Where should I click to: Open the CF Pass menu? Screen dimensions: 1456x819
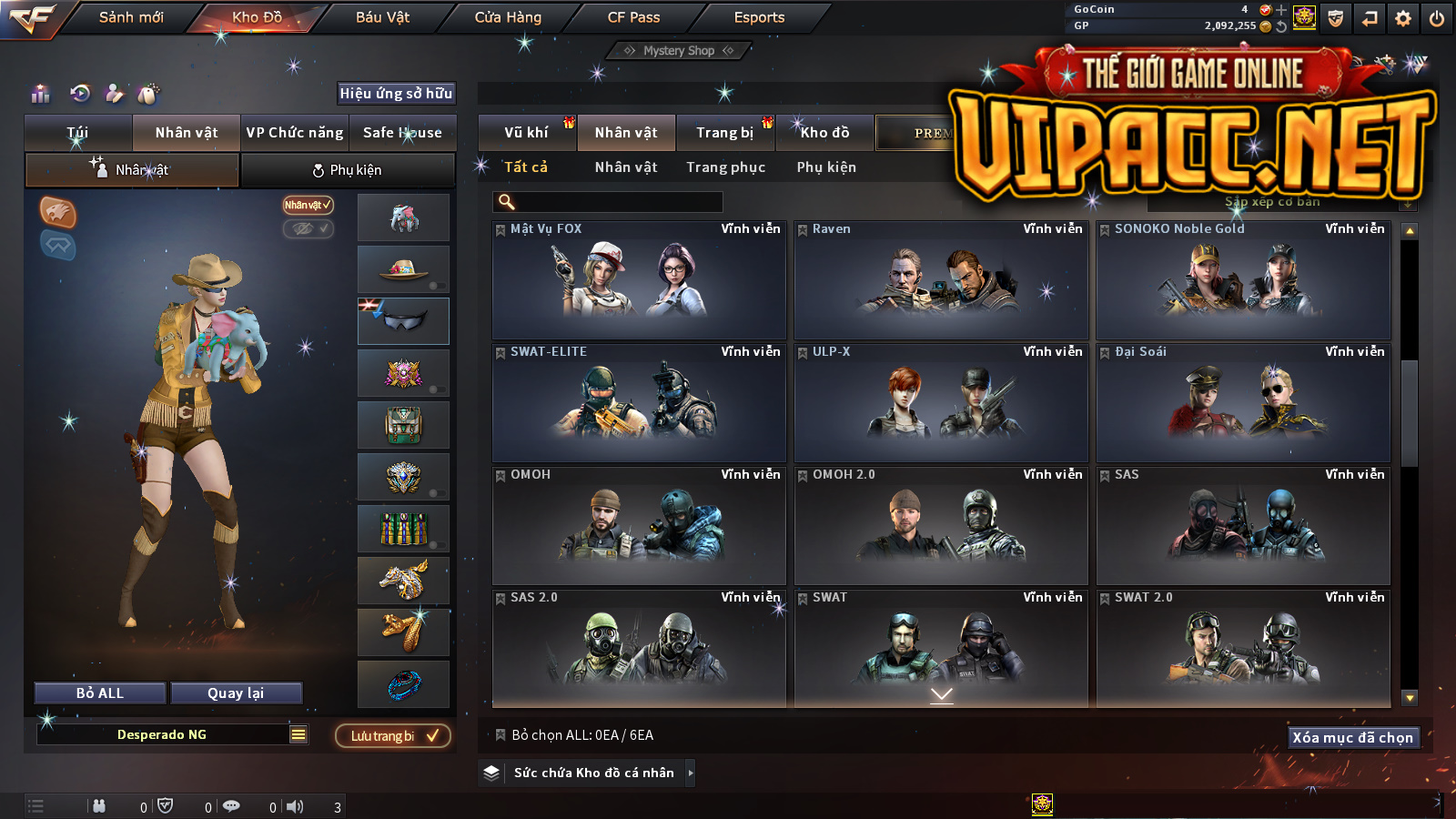[x=633, y=17]
